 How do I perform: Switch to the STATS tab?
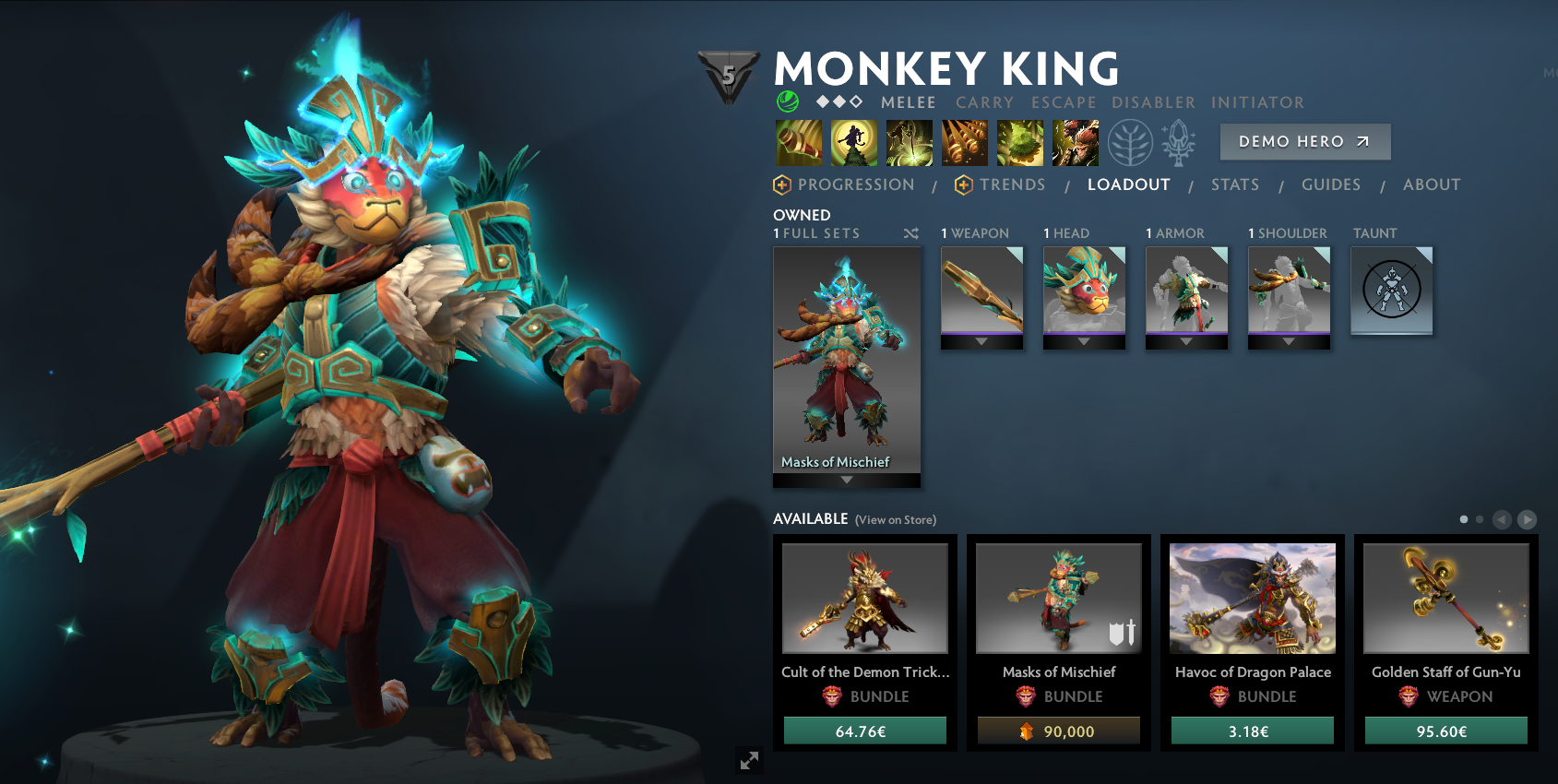pyautogui.click(x=1235, y=184)
